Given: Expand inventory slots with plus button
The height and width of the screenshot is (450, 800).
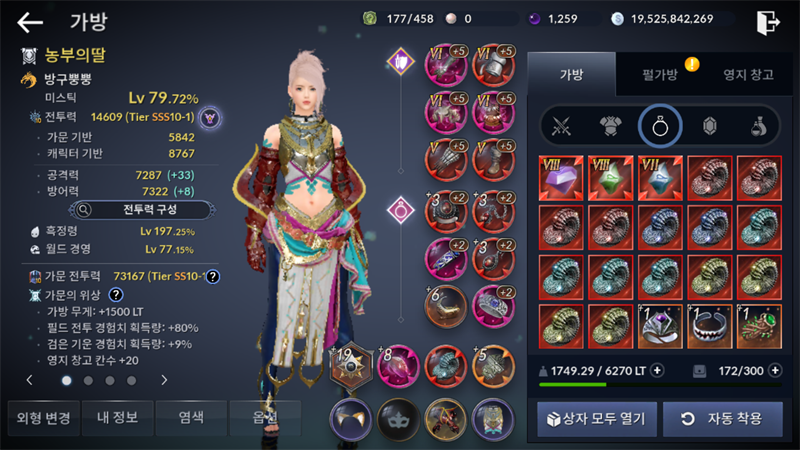Looking at the screenshot, I should pos(774,370).
